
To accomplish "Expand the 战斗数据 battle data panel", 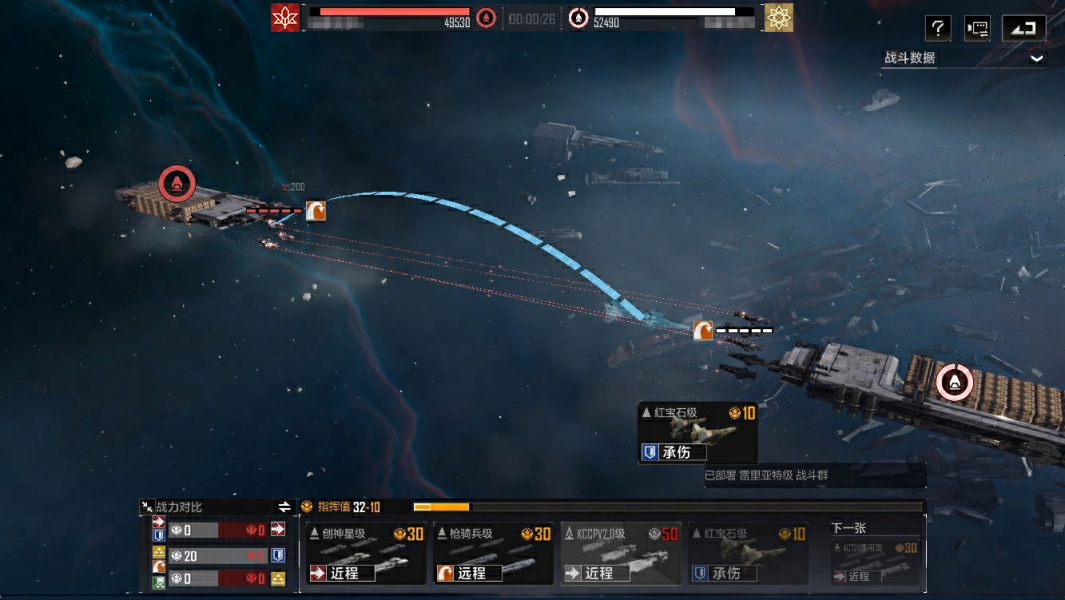I will (x=1036, y=58).
